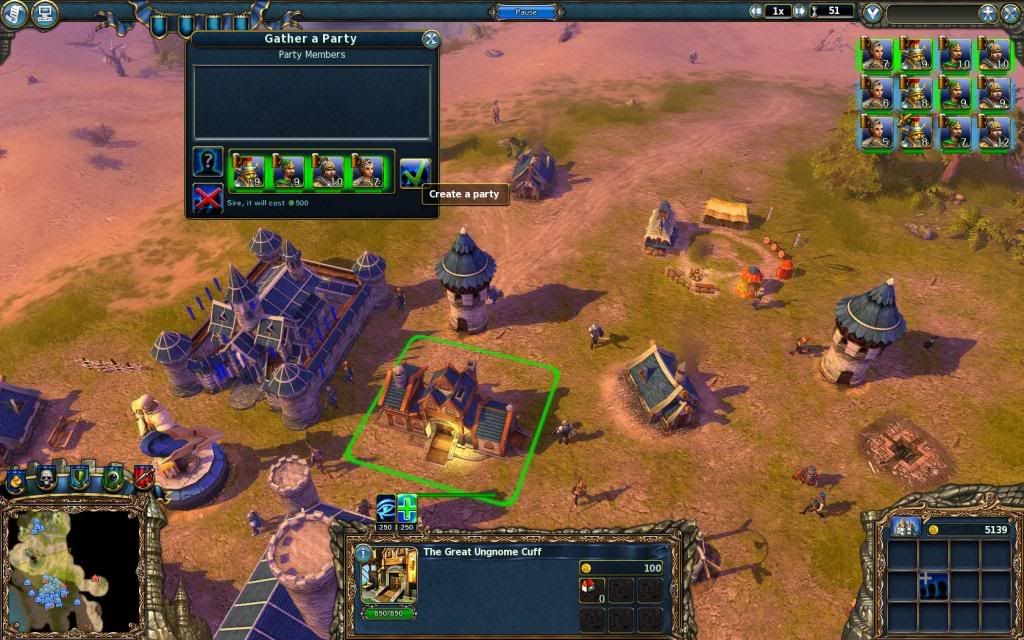Choose the skull flag above the minimap

point(47,478)
